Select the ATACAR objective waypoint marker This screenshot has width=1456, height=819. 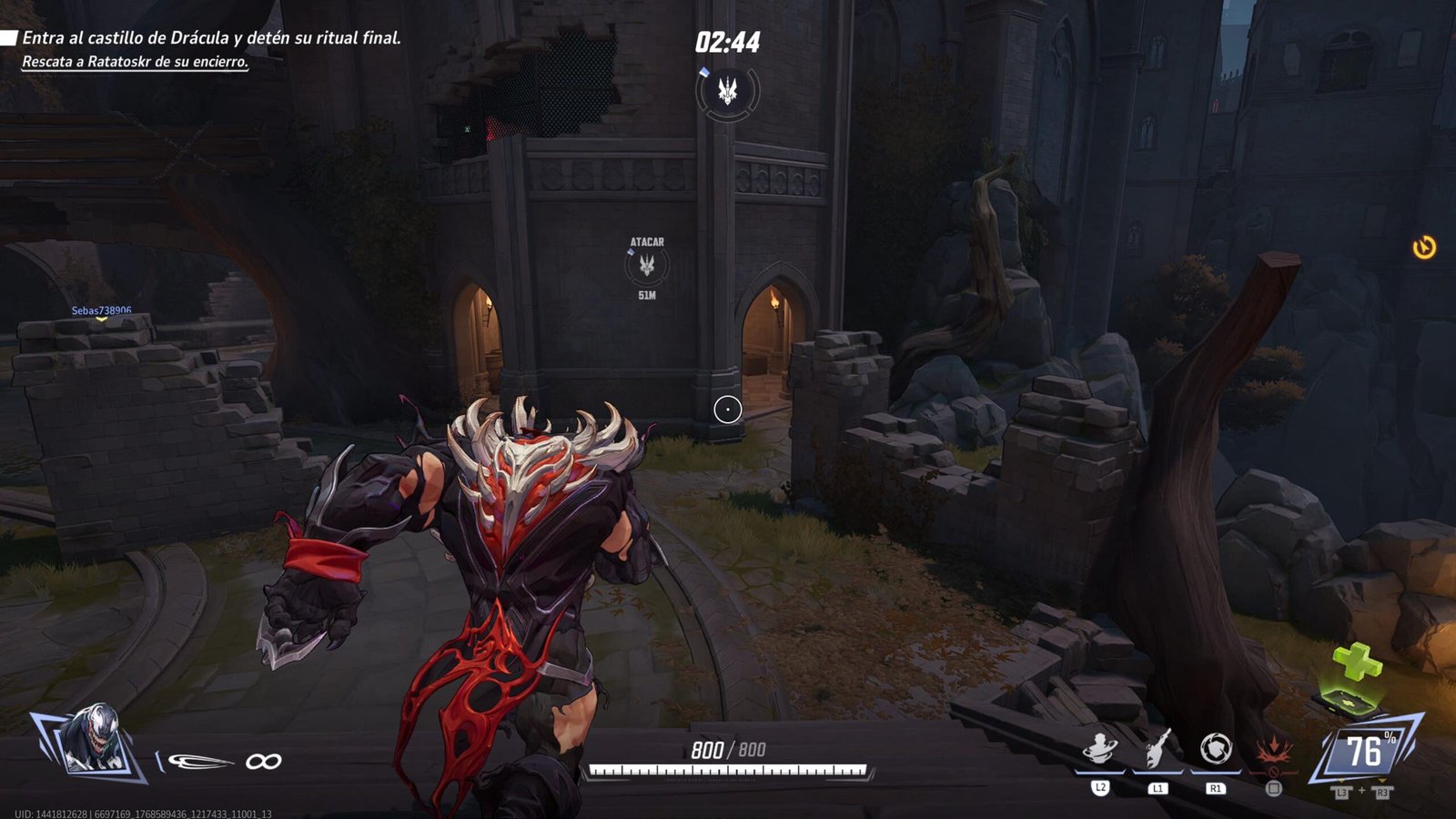(647, 266)
